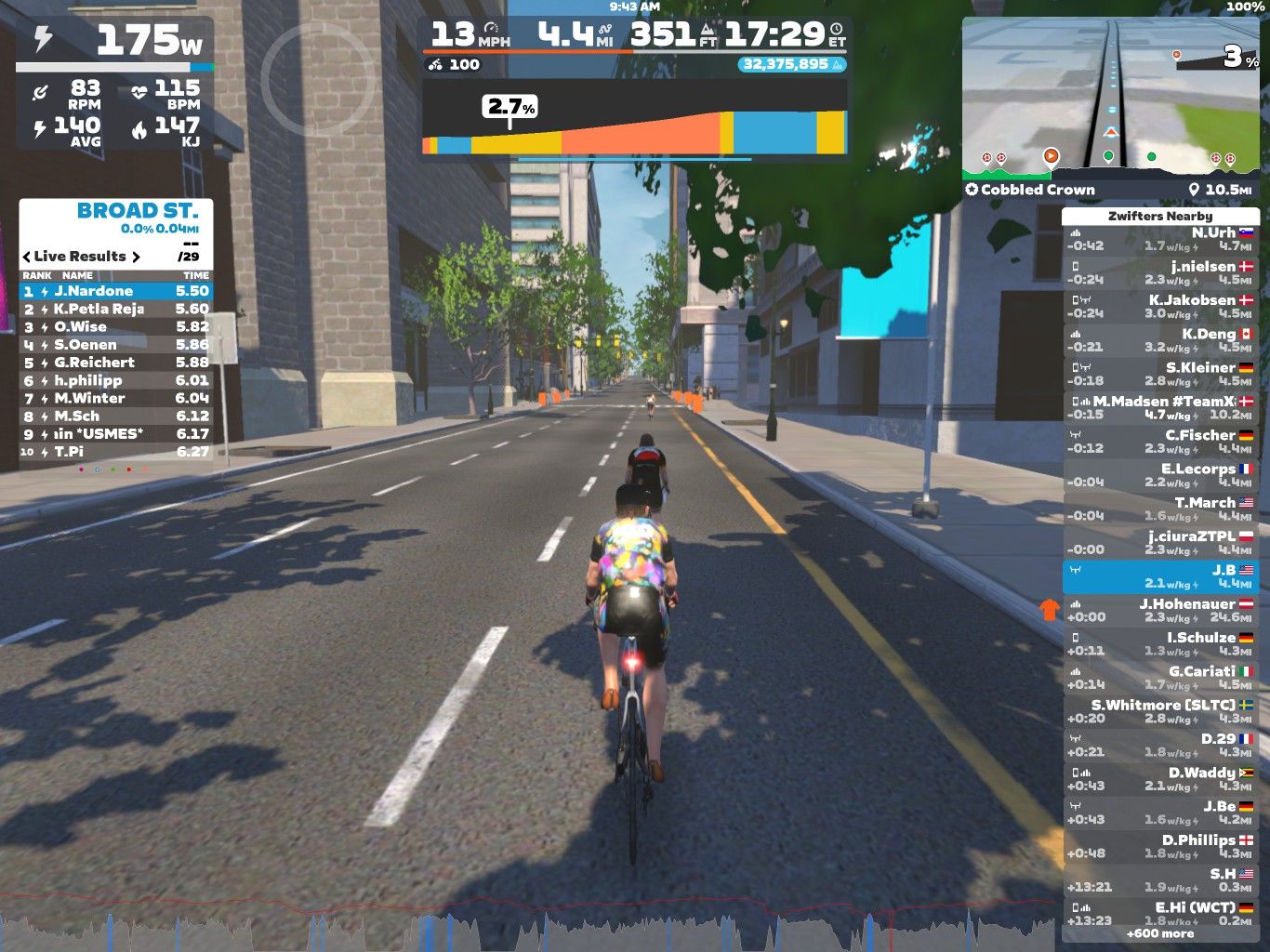1270x952 pixels.
Task: Choose K.Jakobsen from the nearby riders
Action: [1159, 307]
